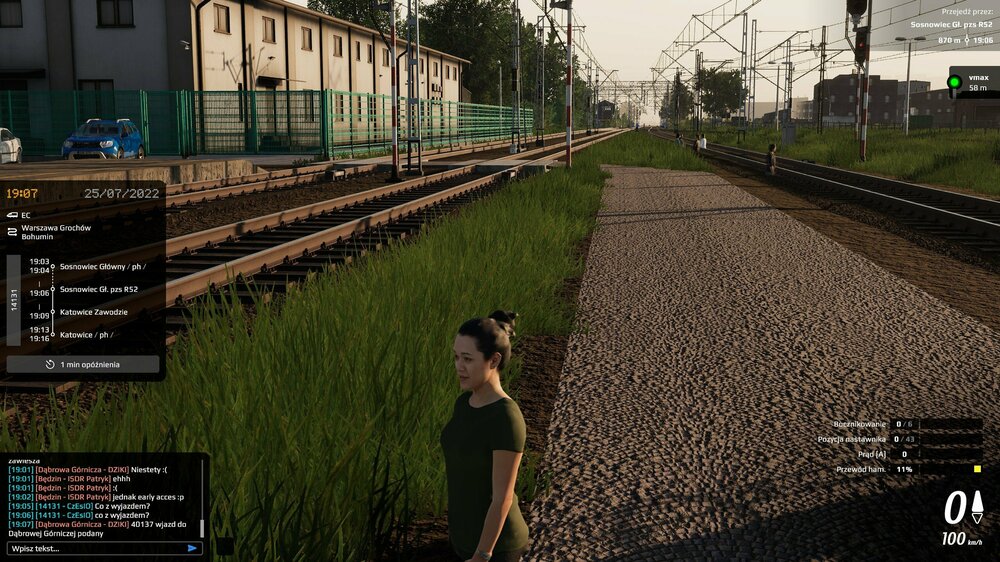
Task: Click the "1 min opóźnienia" delay bar
Action: (x=83, y=365)
